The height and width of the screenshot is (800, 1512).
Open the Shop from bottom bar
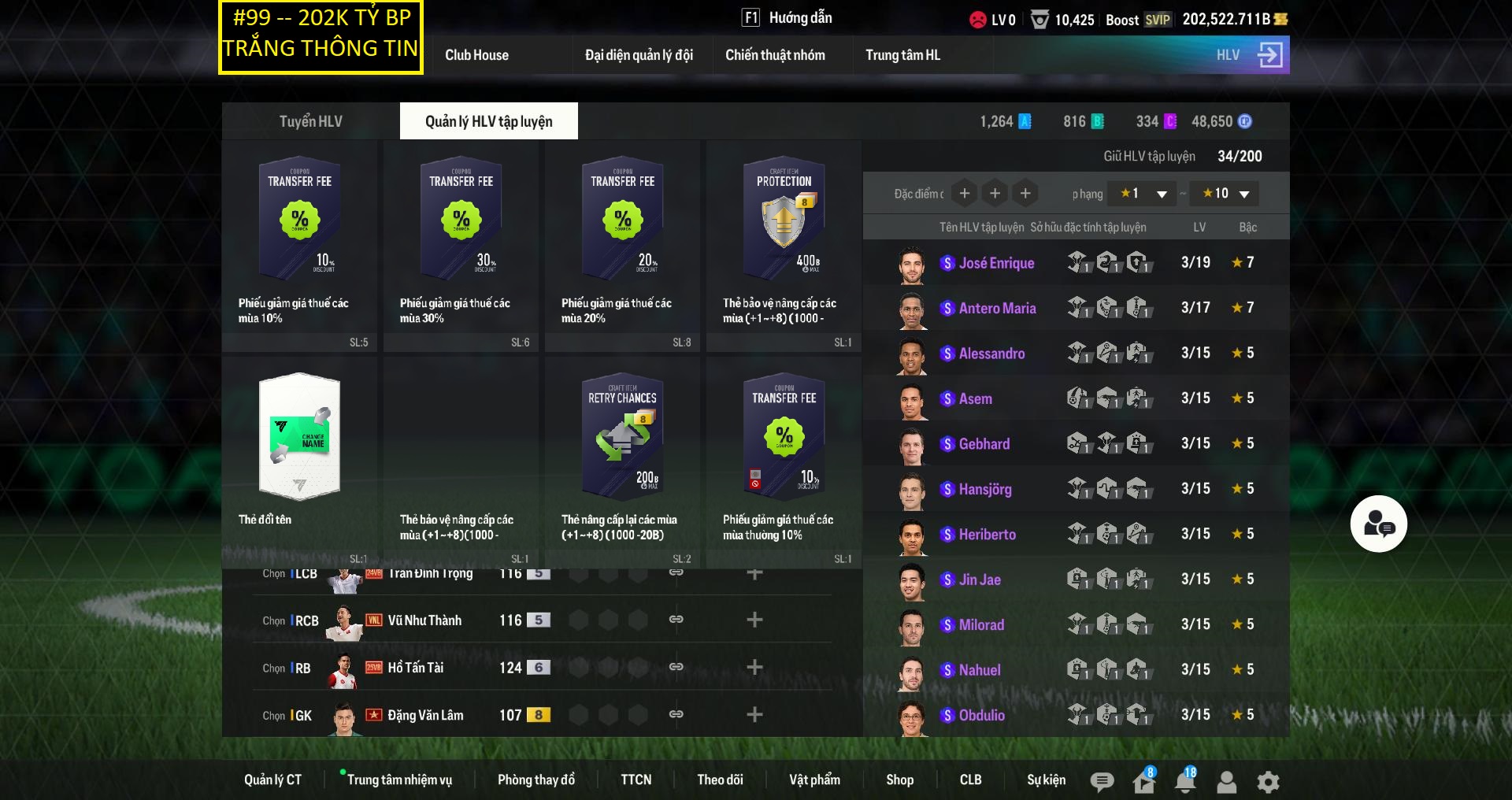[x=899, y=780]
